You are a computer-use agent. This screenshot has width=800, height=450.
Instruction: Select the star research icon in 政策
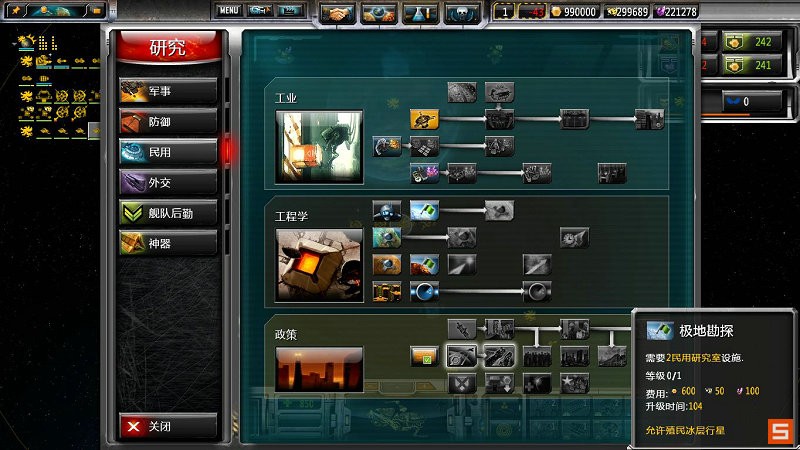[x=574, y=383]
